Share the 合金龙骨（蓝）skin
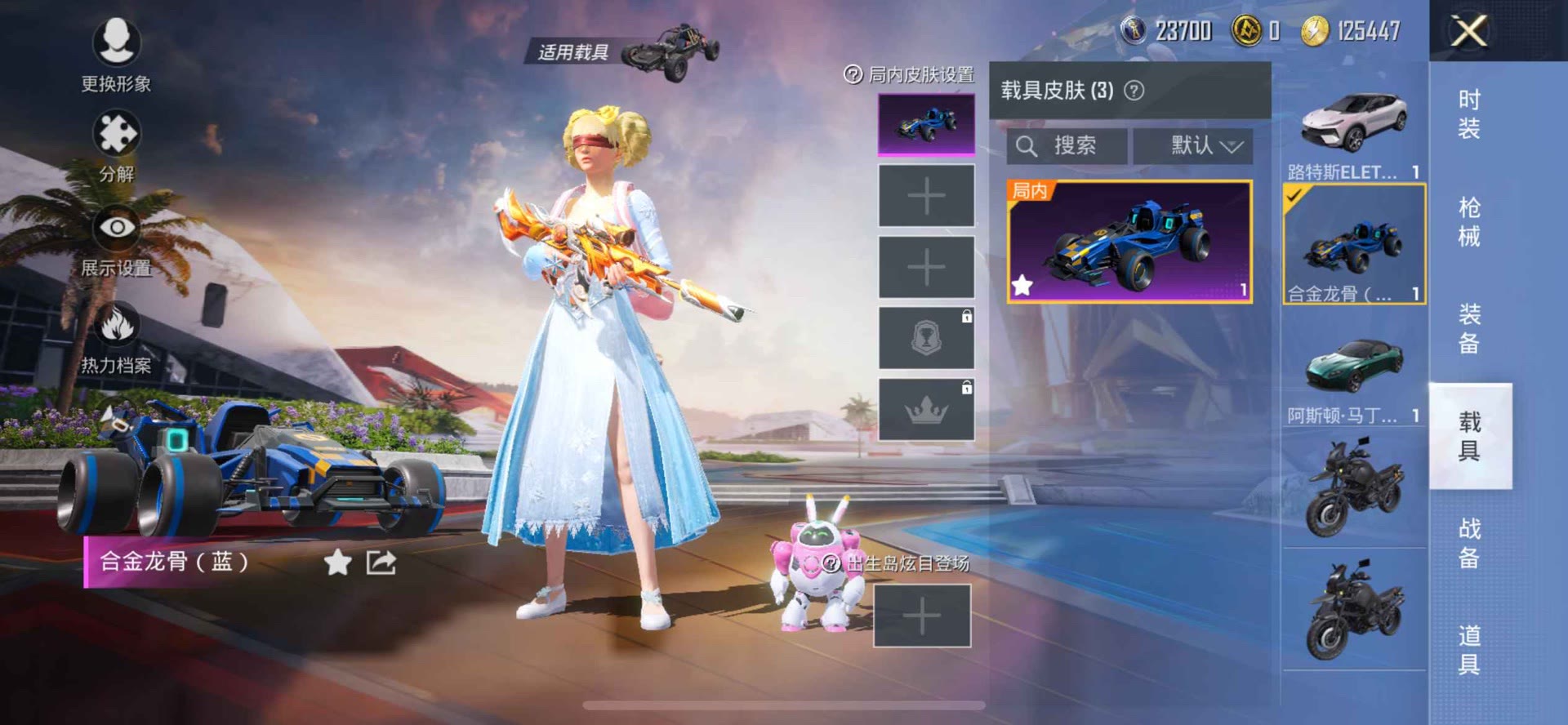This screenshot has height=725, width=1568. pos(381,562)
